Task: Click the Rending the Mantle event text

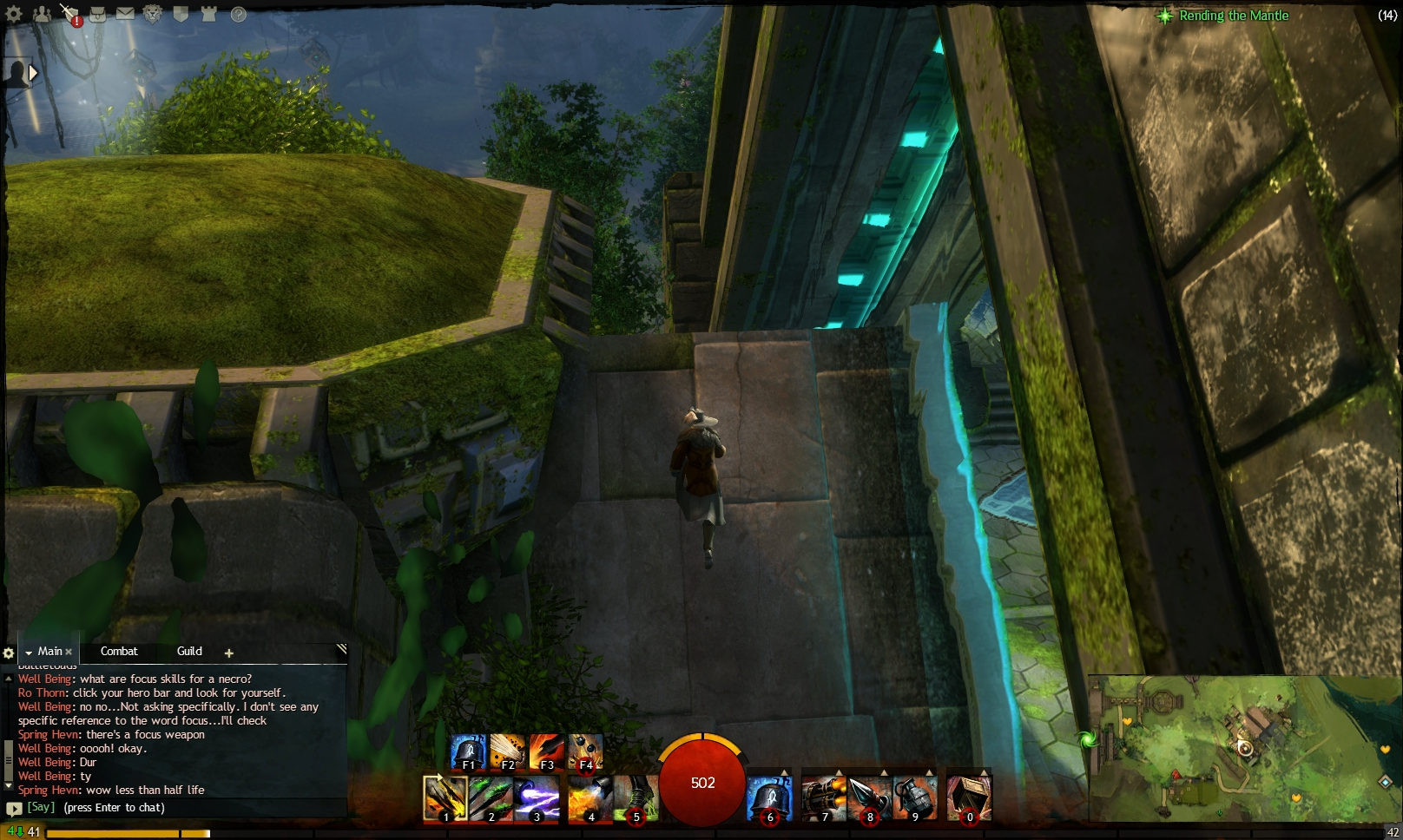Action: (x=1233, y=16)
